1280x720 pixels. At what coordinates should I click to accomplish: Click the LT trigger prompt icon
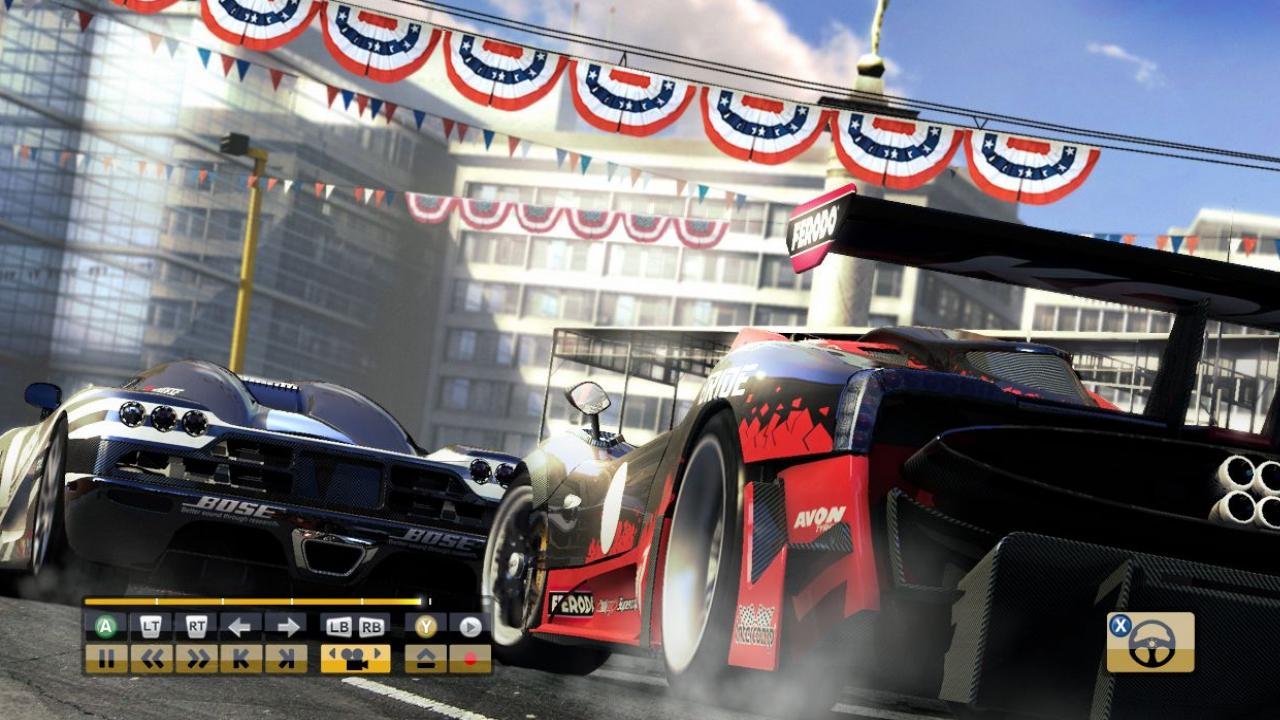point(150,623)
